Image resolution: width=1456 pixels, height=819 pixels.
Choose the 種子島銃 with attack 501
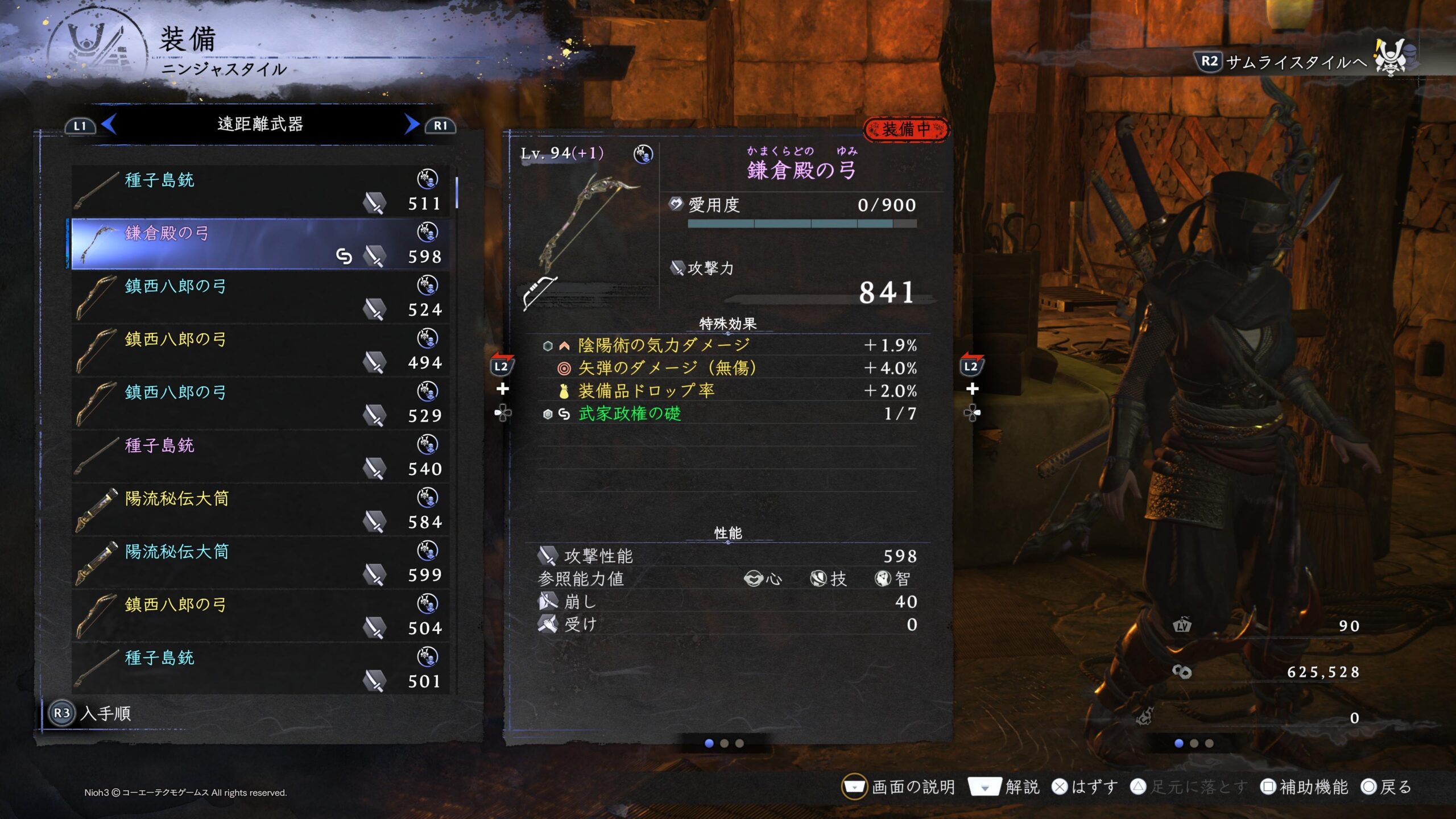260,669
